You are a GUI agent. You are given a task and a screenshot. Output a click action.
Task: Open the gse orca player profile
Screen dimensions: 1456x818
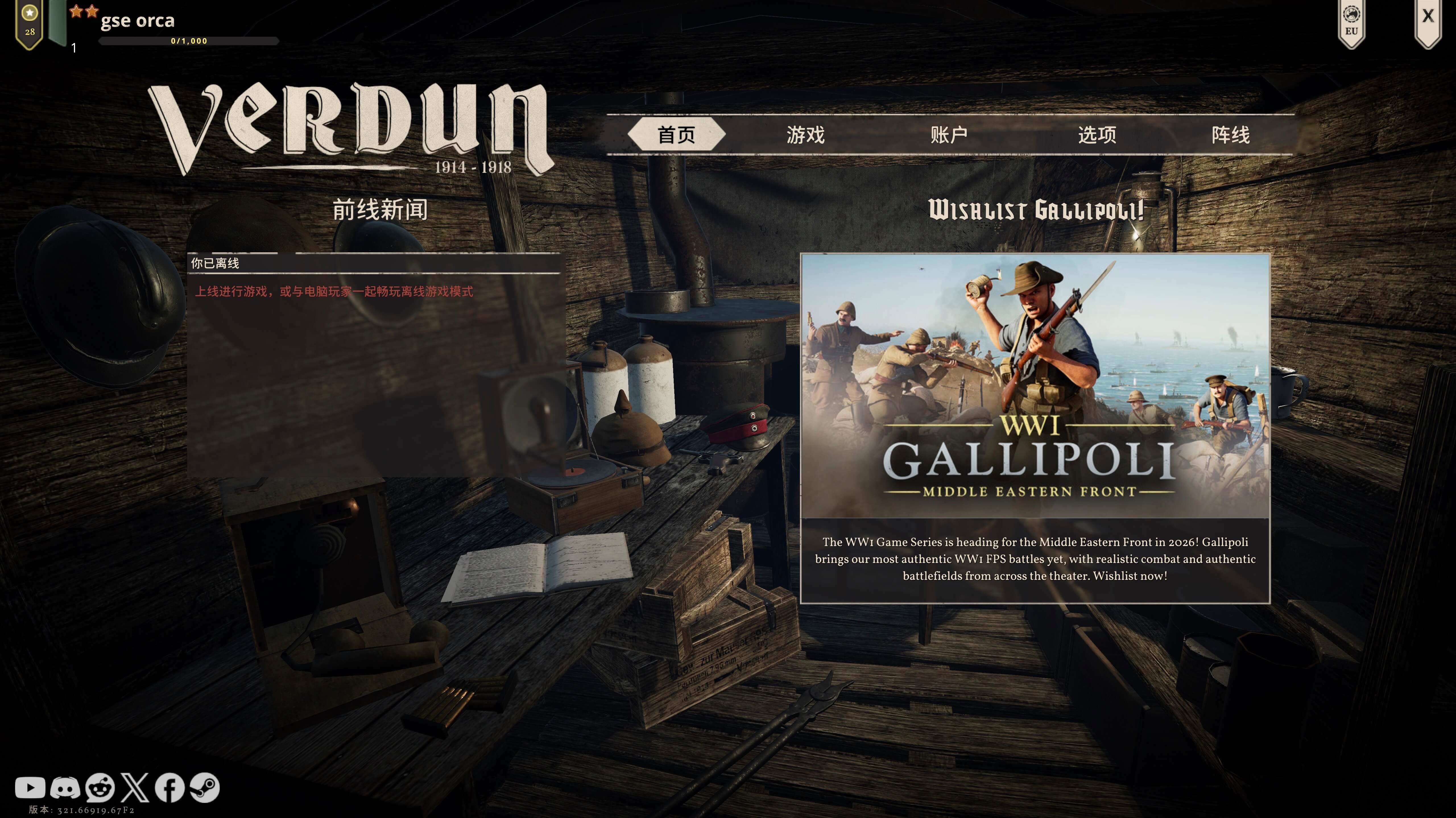pyautogui.click(x=137, y=21)
